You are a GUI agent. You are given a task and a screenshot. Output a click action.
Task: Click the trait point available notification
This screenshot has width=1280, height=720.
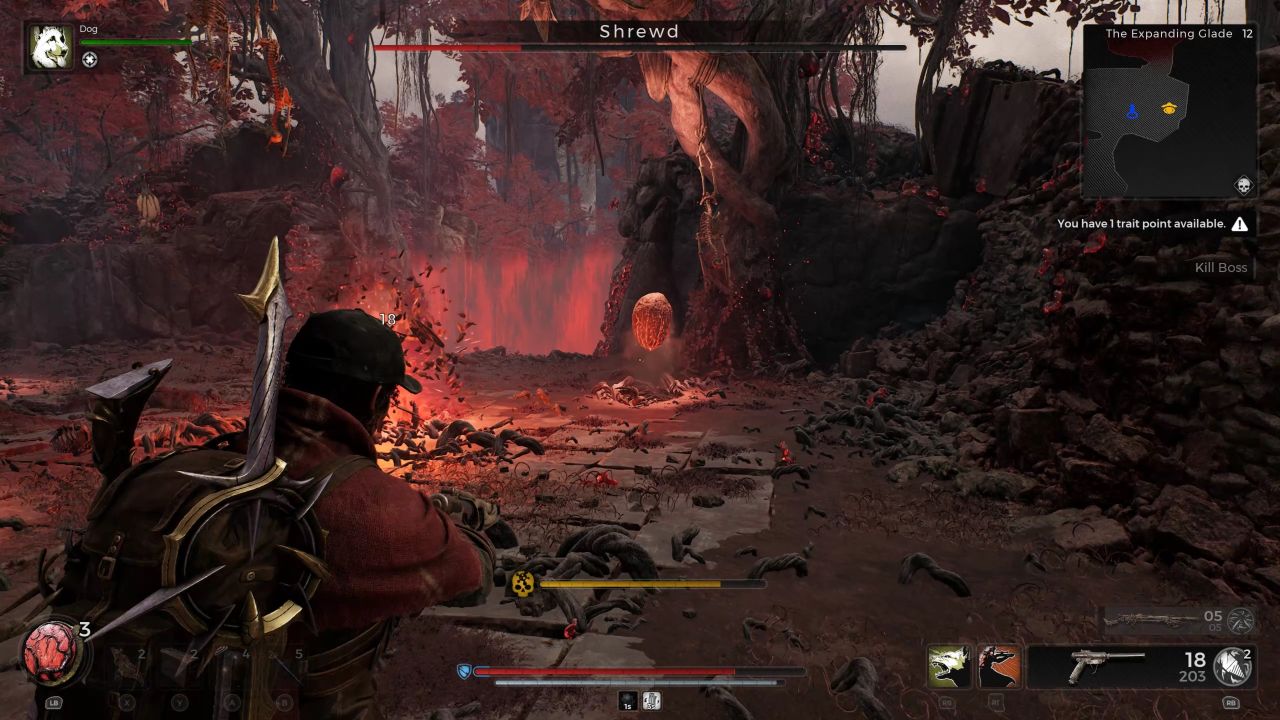(x=1140, y=224)
